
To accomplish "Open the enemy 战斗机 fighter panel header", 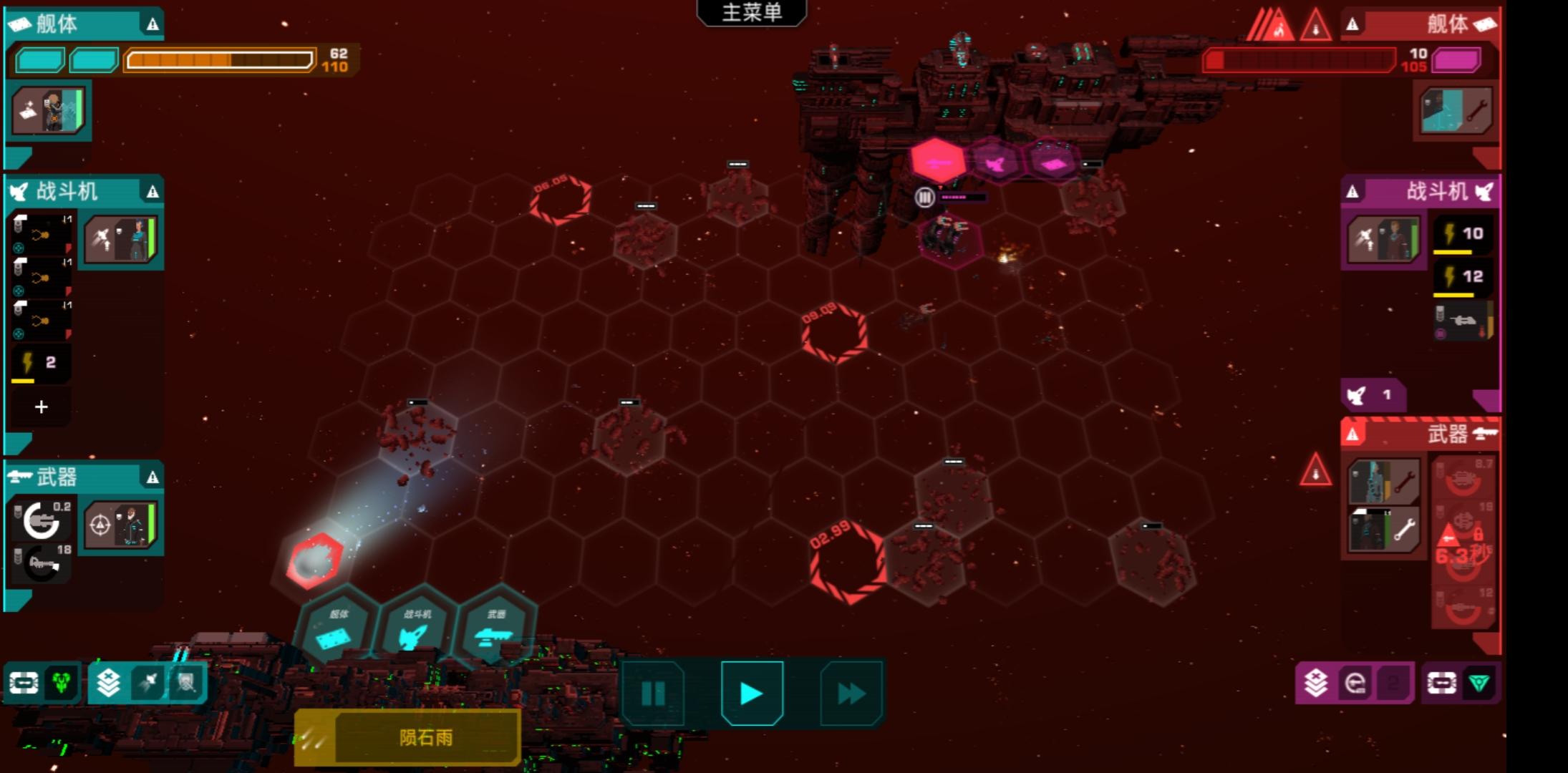I will point(1421,192).
